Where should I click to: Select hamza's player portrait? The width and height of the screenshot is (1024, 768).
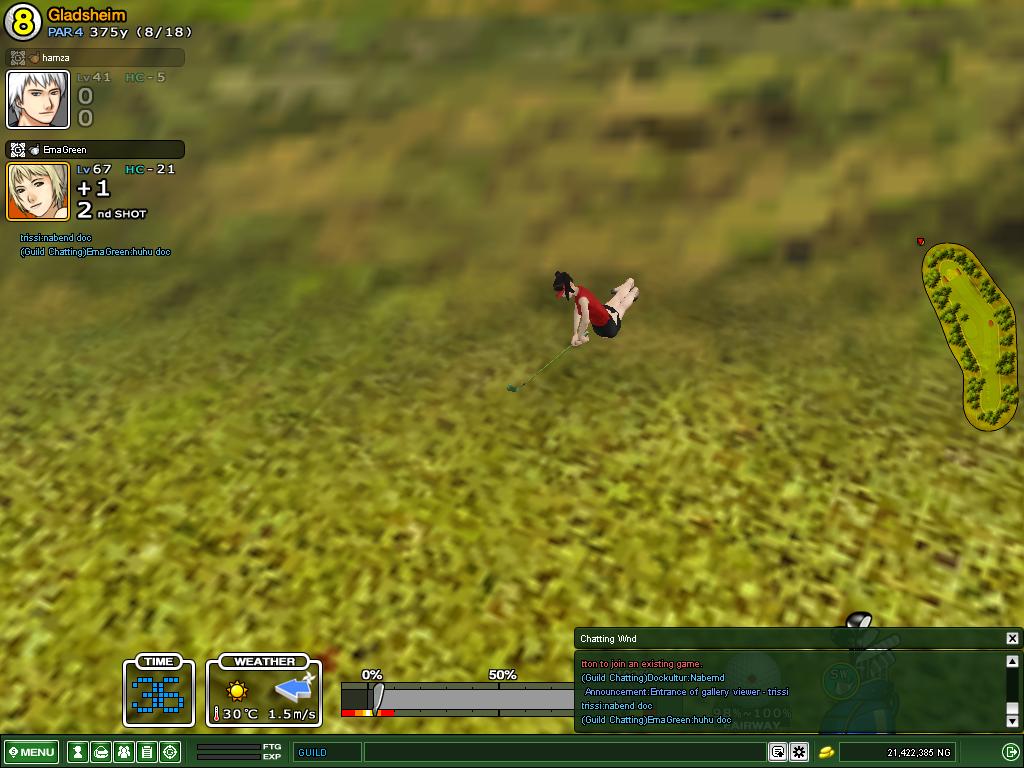pyautogui.click(x=39, y=100)
